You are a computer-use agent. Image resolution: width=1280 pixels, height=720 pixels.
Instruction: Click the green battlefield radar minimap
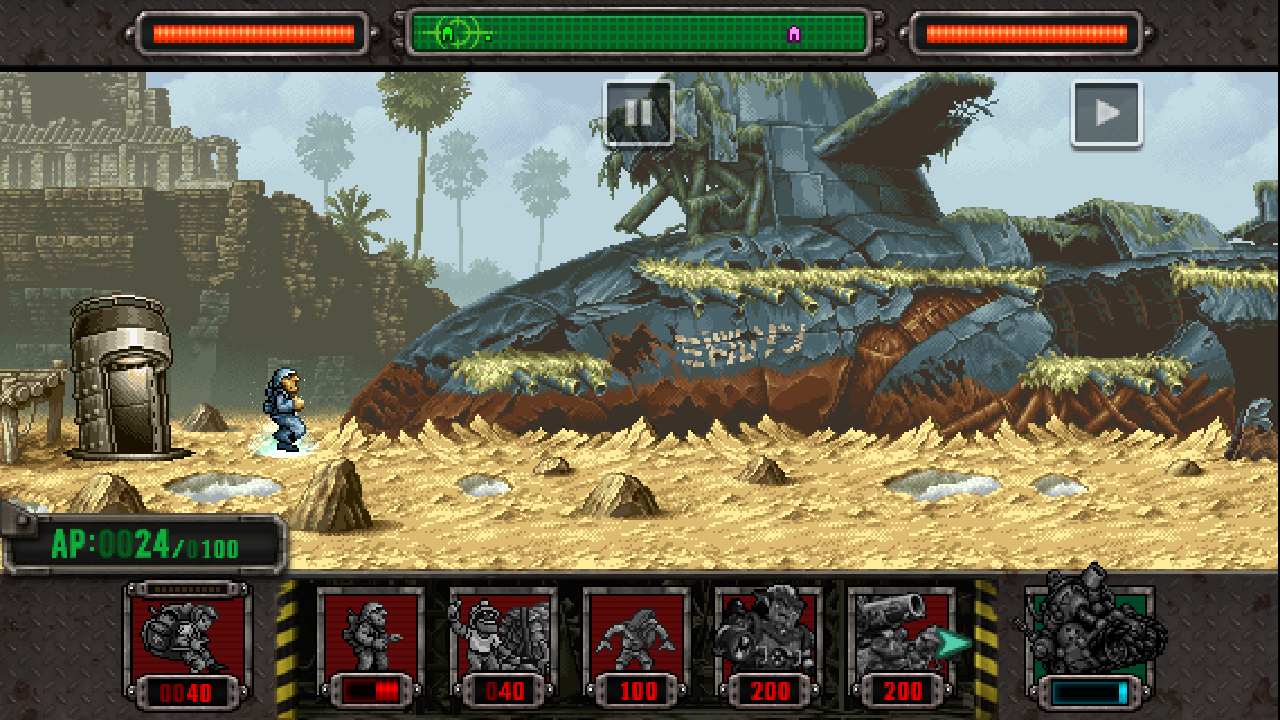click(x=639, y=34)
